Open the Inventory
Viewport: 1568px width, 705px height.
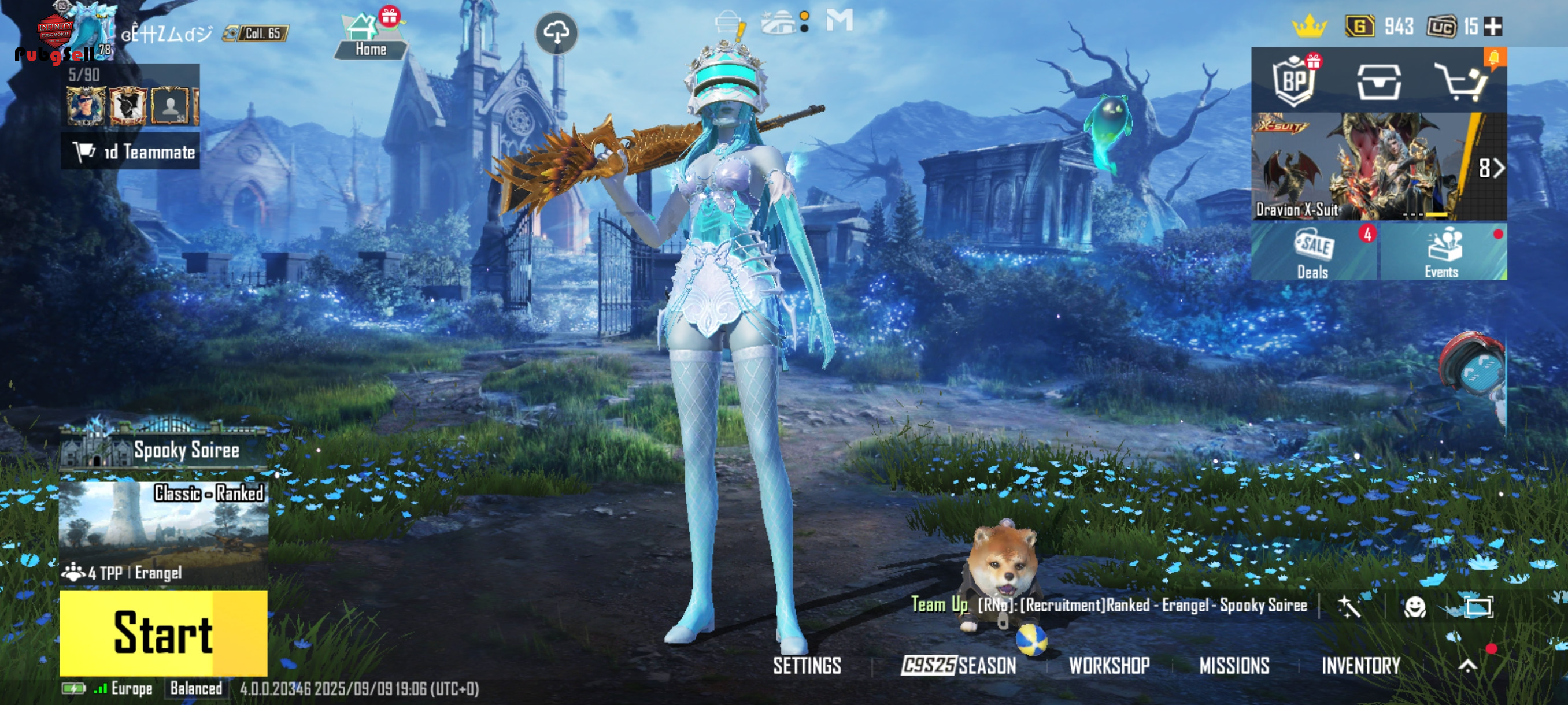(1361, 666)
